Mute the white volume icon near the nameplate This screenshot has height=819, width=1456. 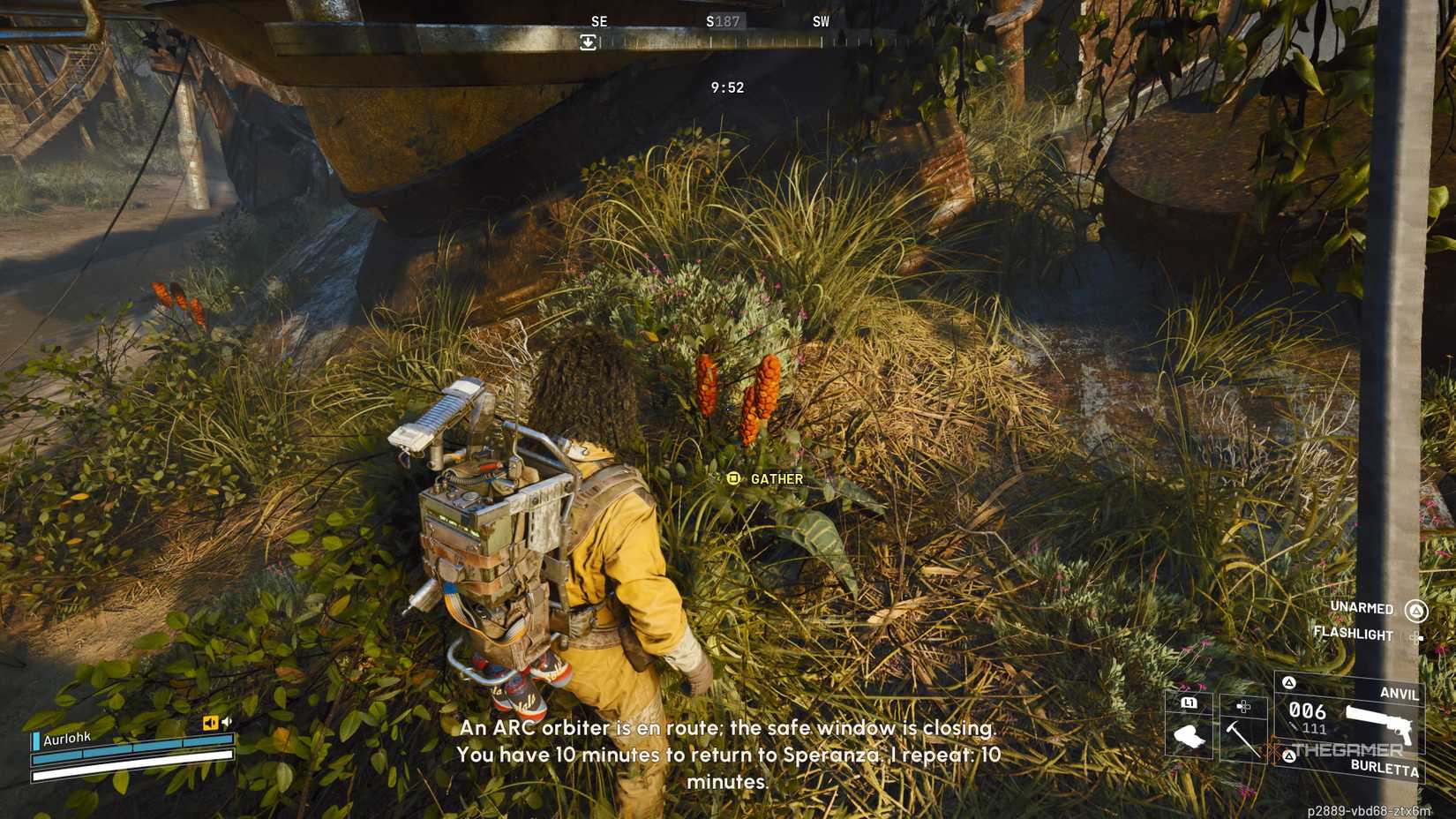[227, 721]
